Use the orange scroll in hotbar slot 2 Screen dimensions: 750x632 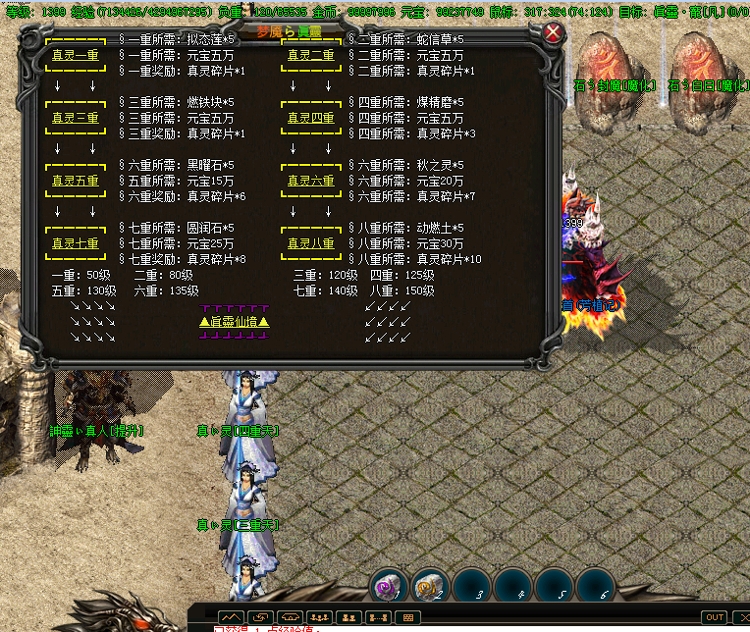[430, 586]
